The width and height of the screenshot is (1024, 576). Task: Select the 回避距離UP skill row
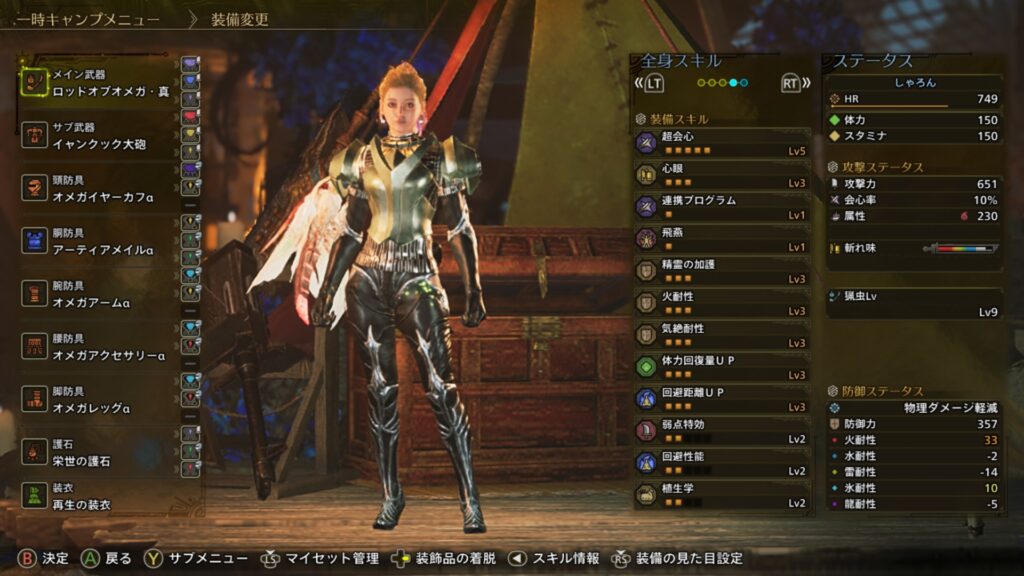click(x=722, y=399)
